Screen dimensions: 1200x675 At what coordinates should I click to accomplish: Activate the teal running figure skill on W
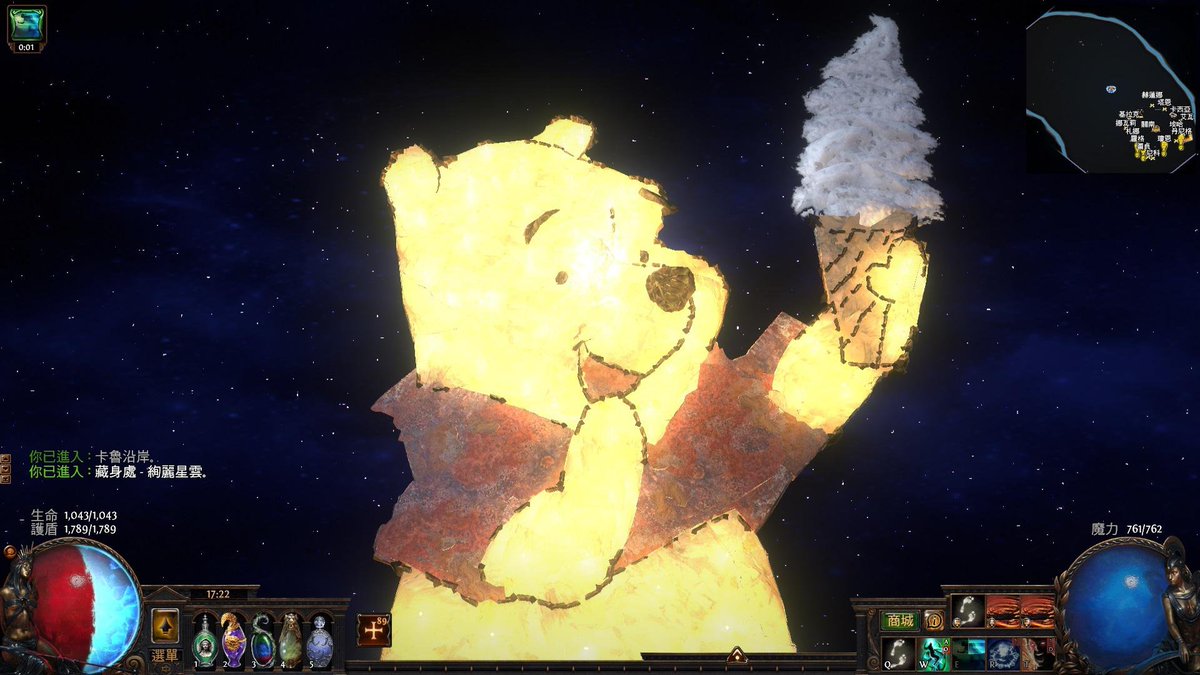click(x=934, y=653)
